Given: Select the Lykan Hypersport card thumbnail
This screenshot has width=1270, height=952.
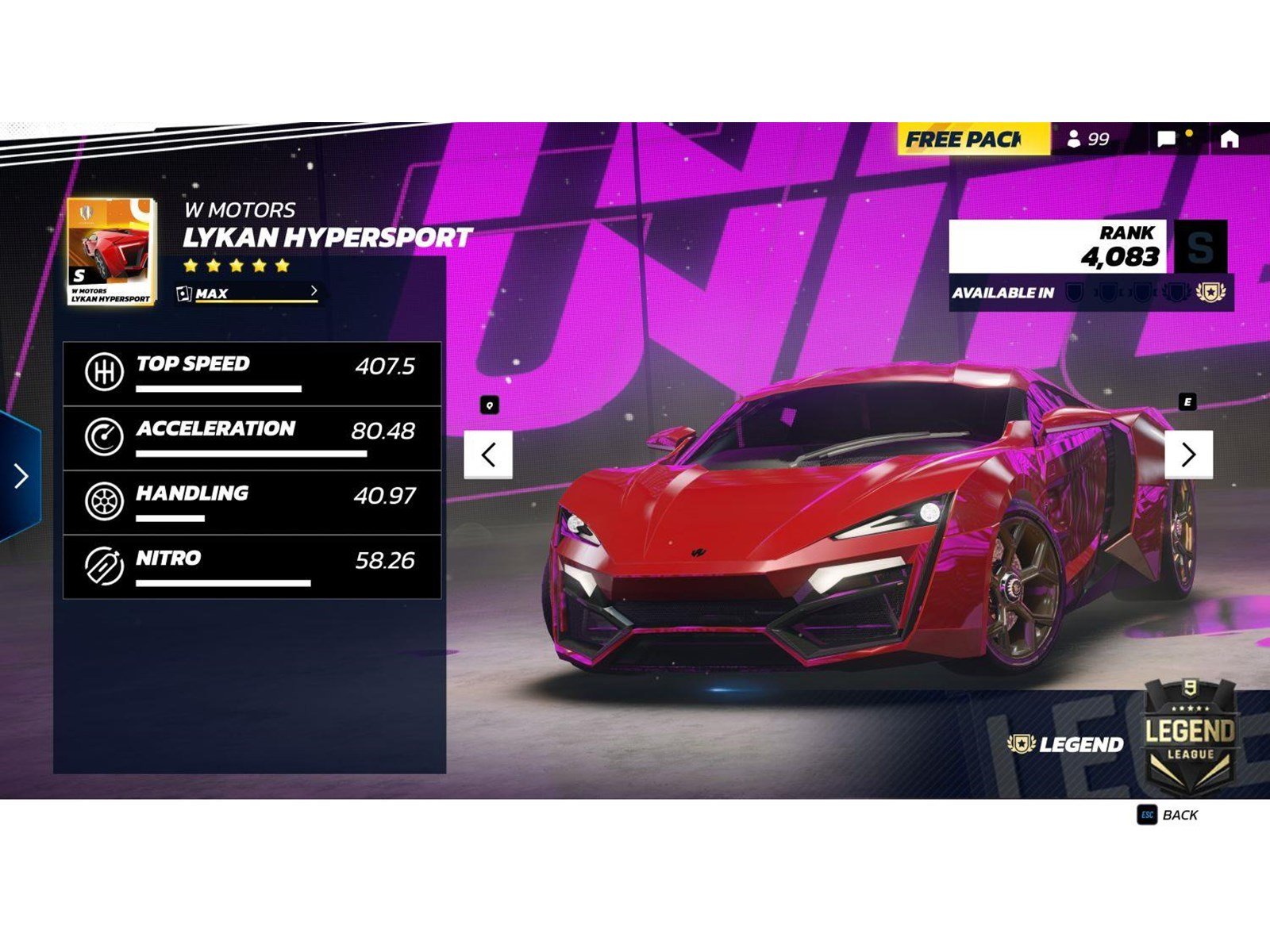Looking at the screenshot, I should [111, 250].
